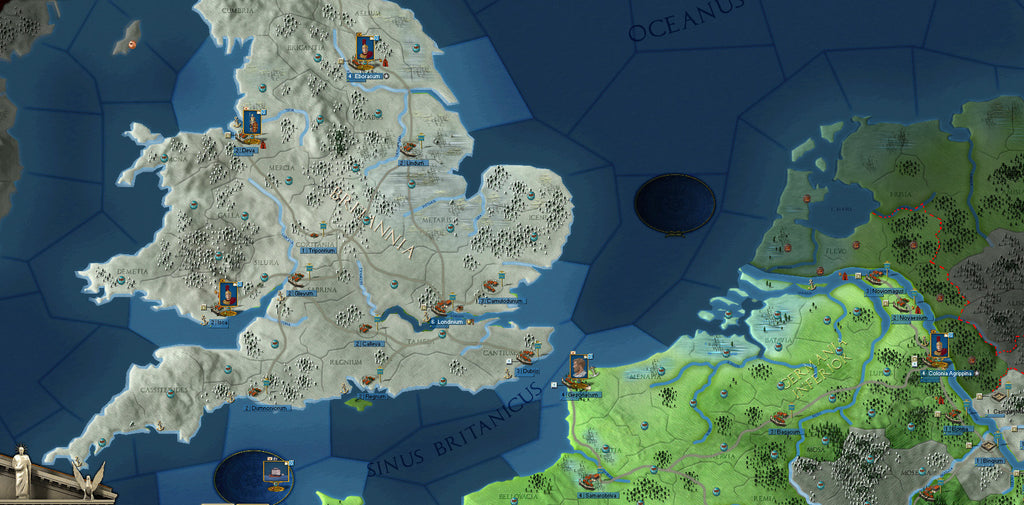This screenshot has height=505, width=1024.
Task: Select the army stack at Eboracum
Action: 365,48
